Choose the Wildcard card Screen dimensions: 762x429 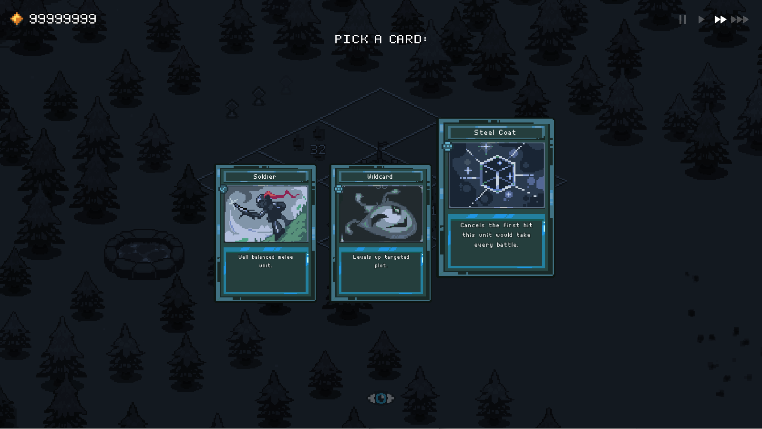tap(380, 233)
